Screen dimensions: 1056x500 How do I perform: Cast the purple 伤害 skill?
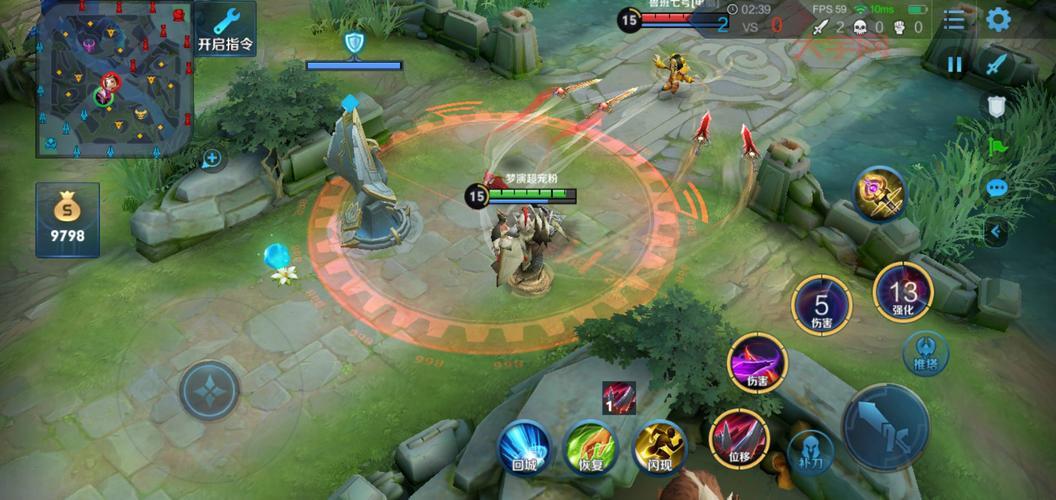[x=757, y=362]
